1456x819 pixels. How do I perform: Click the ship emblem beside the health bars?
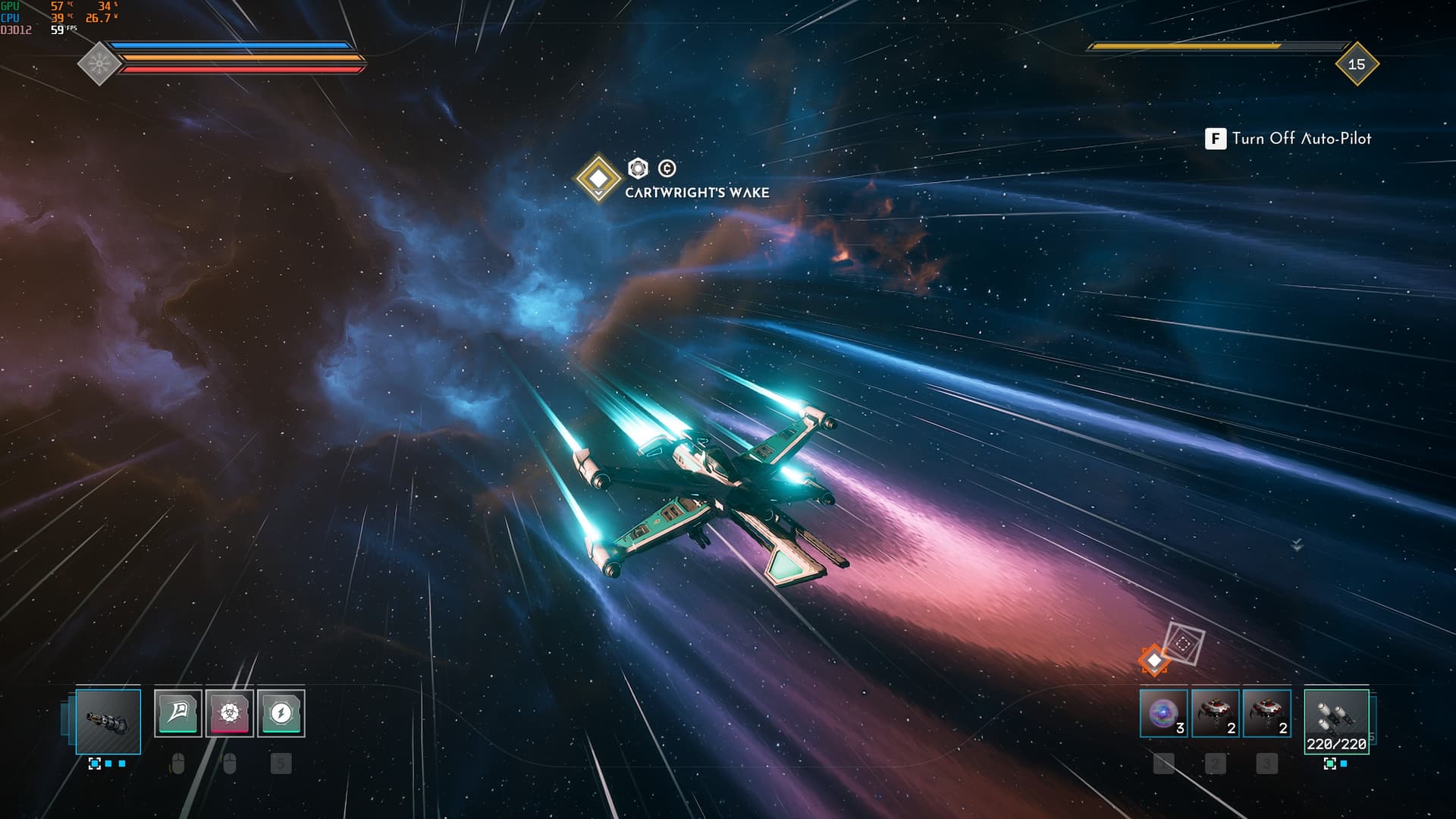[99, 64]
